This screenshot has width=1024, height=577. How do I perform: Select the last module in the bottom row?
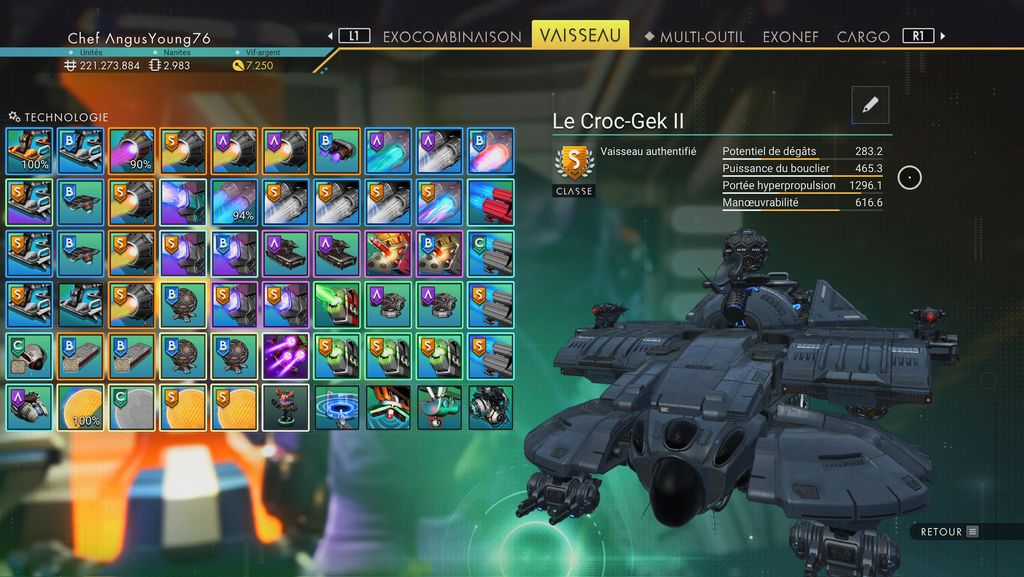point(491,408)
